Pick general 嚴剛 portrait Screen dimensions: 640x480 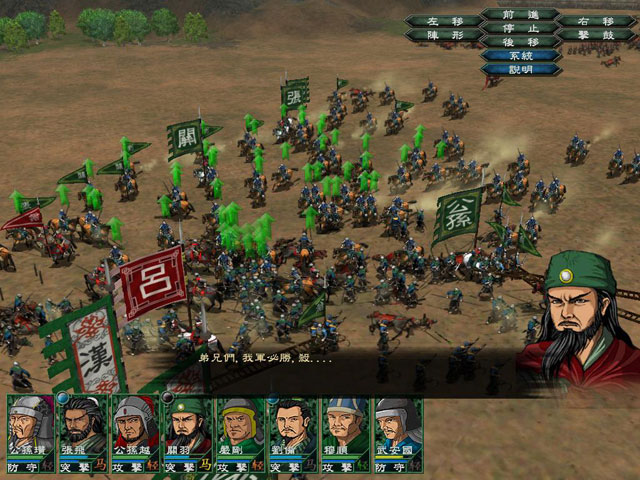[x=239, y=427]
